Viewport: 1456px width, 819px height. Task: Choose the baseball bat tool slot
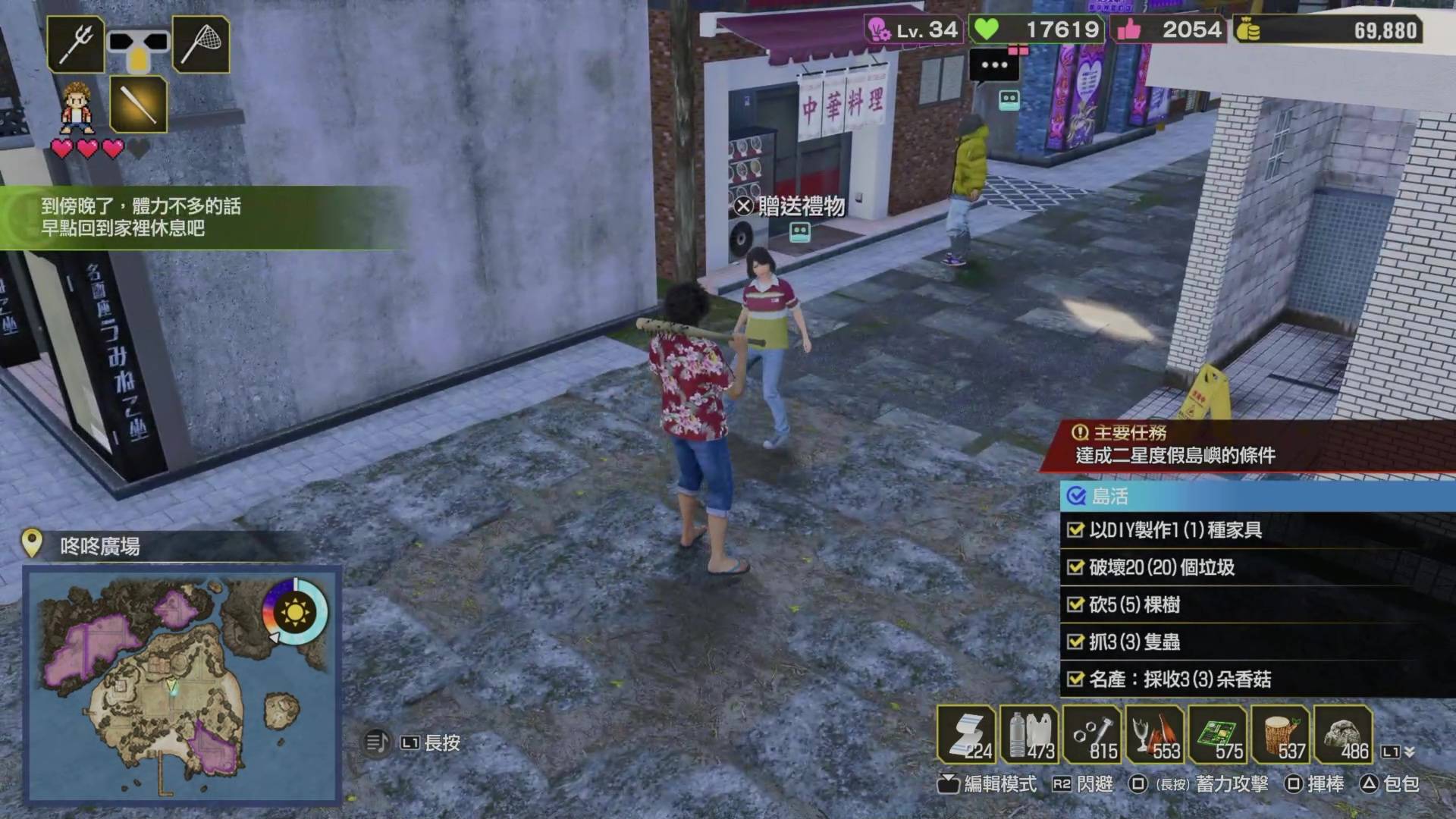click(x=138, y=104)
